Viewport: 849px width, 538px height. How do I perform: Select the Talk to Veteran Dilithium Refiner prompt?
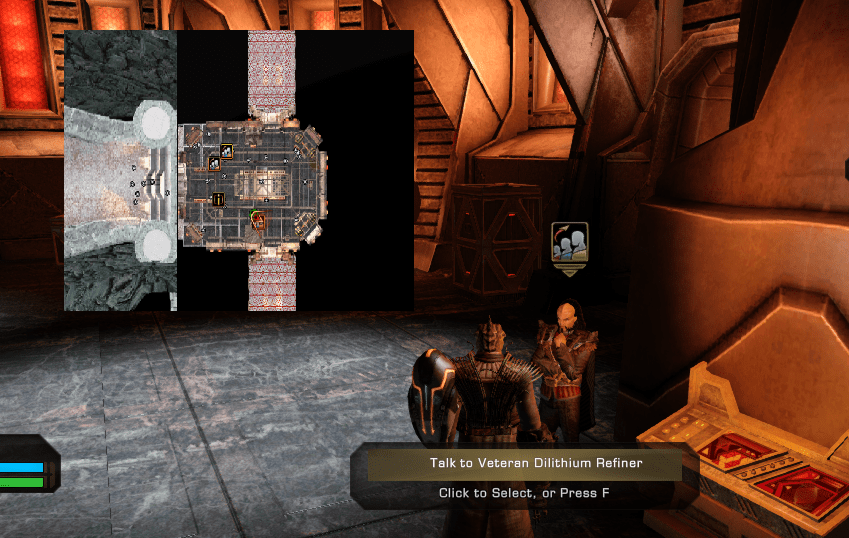click(524, 464)
